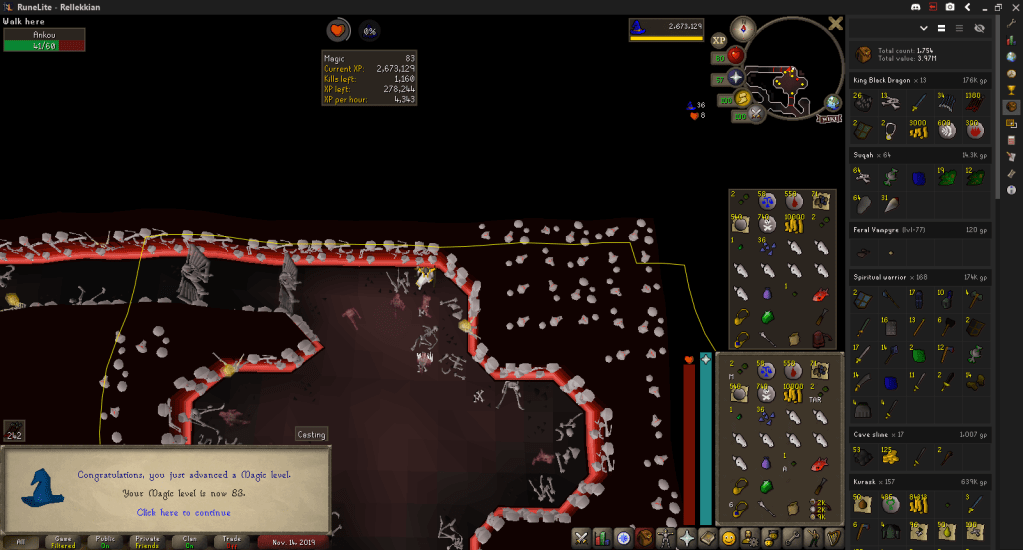Open the Prayer tab
The width and height of the screenshot is (1023, 550).
687,538
